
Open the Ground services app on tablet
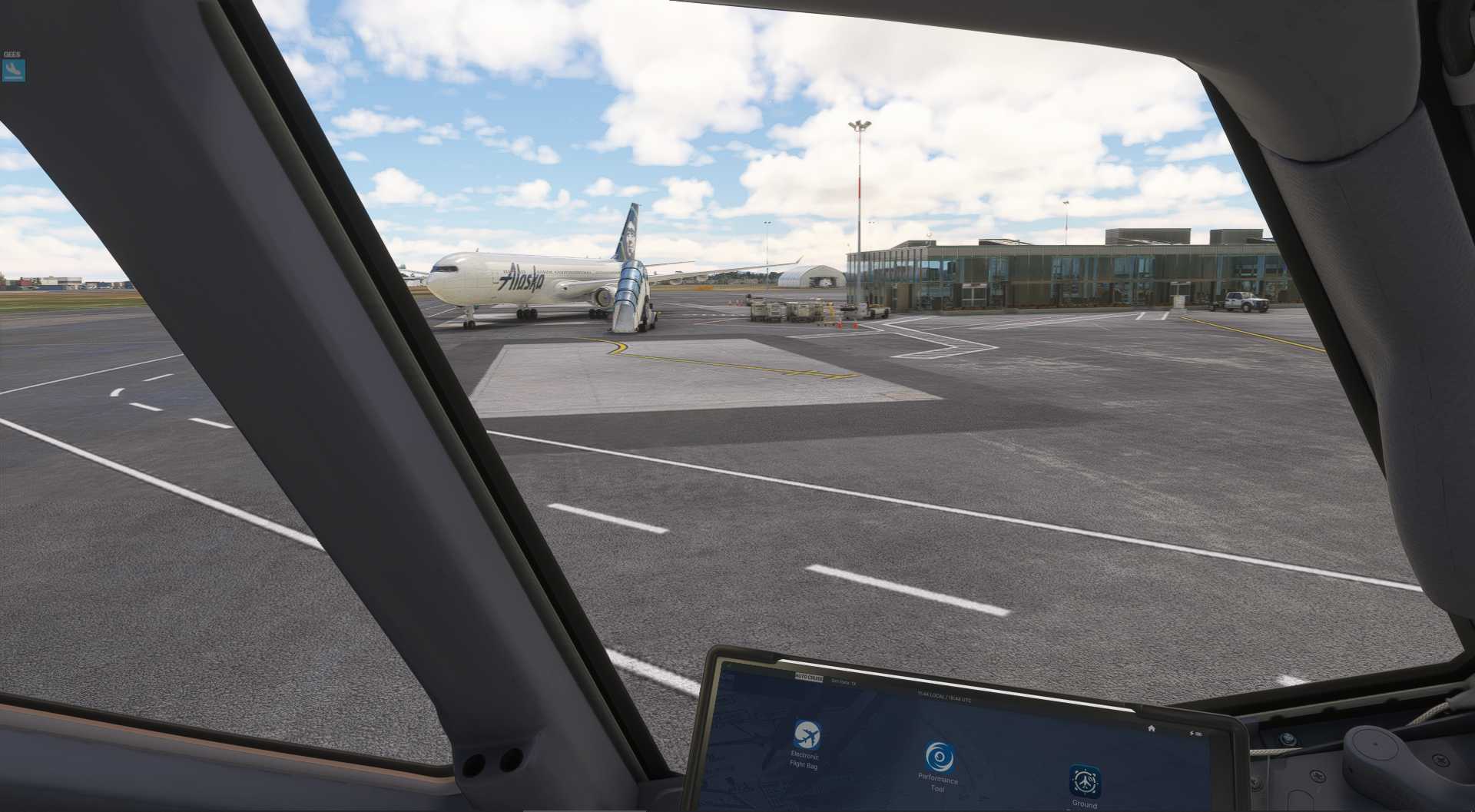[1085, 781]
